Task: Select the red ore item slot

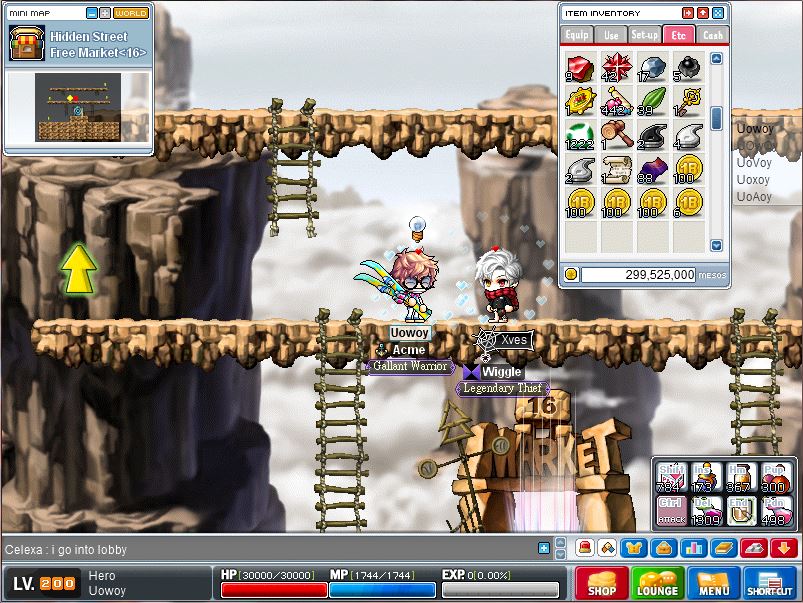Action: point(578,68)
